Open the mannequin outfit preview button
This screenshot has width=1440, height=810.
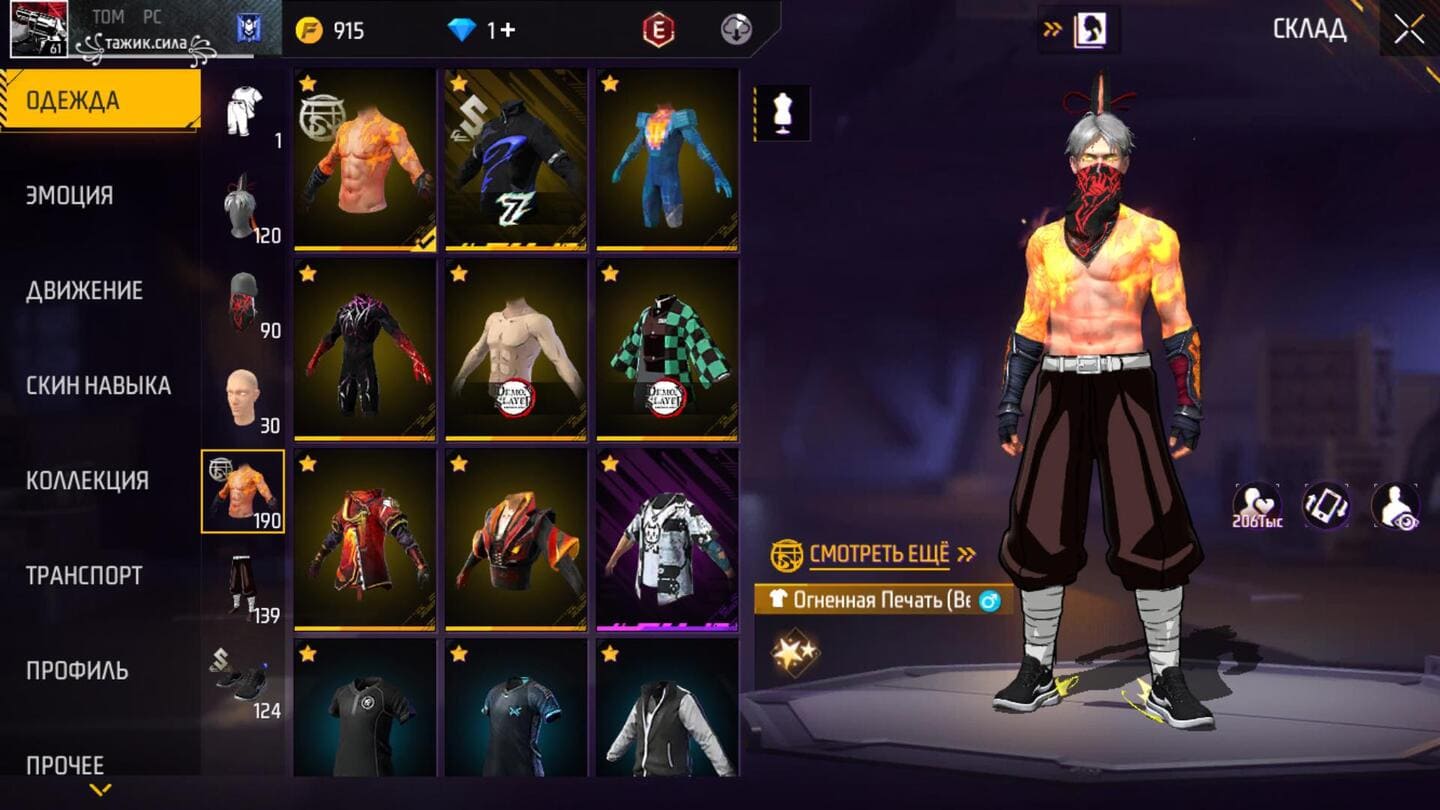(781, 113)
